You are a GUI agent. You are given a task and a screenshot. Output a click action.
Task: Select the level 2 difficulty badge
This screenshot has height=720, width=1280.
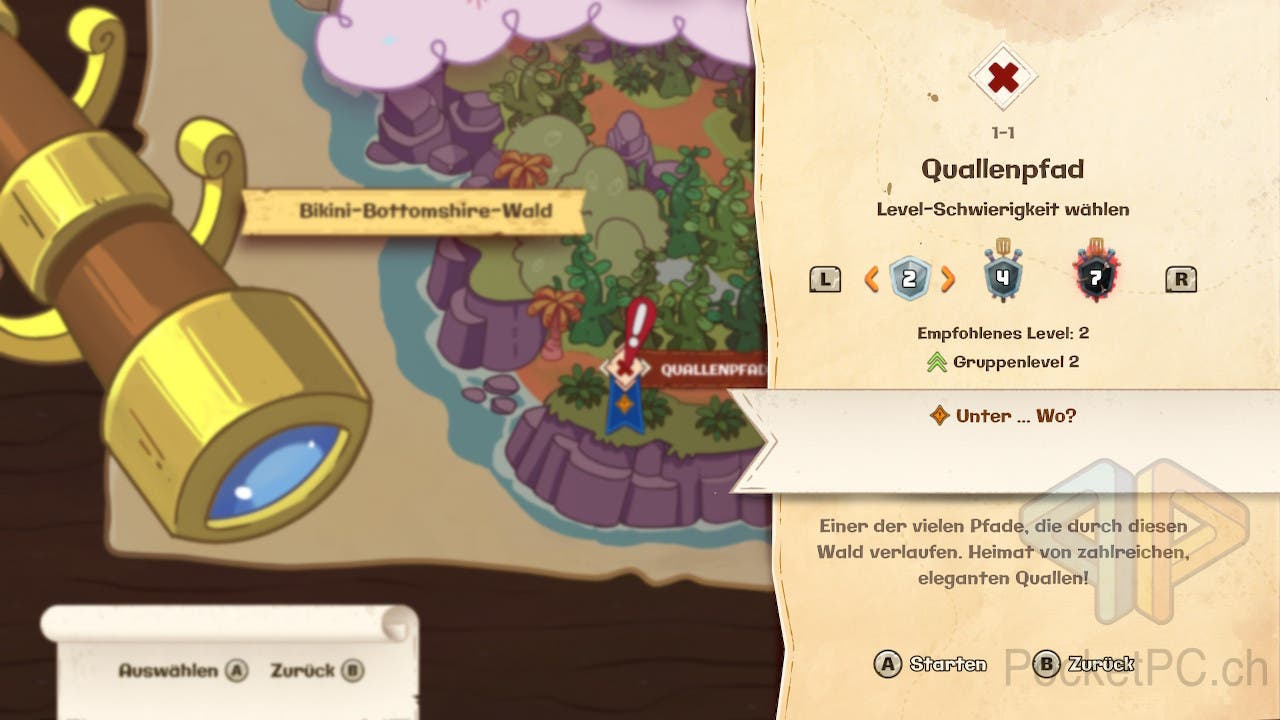click(x=909, y=279)
